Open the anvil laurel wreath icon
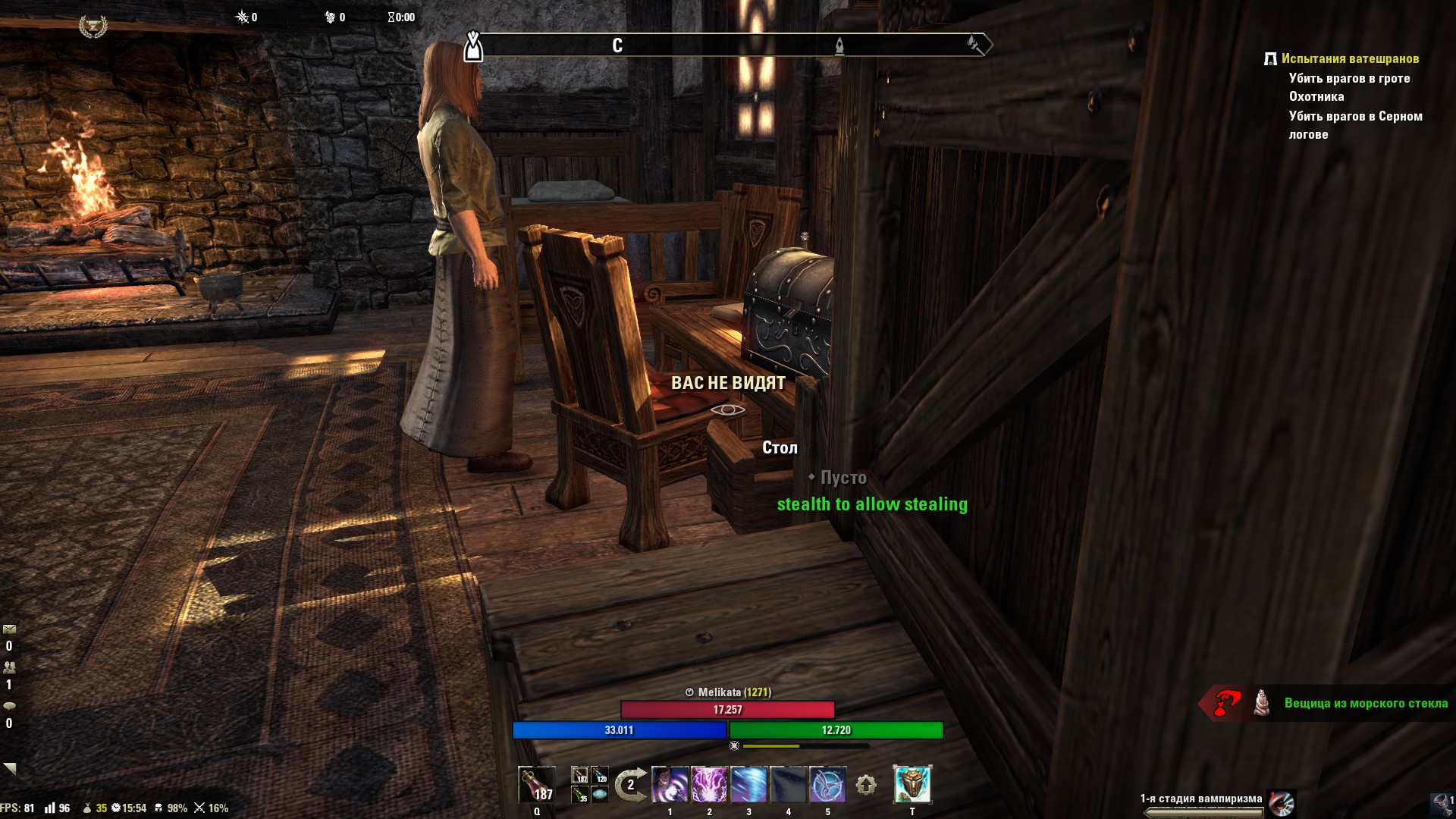This screenshot has width=1456, height=819. point(93,26)
